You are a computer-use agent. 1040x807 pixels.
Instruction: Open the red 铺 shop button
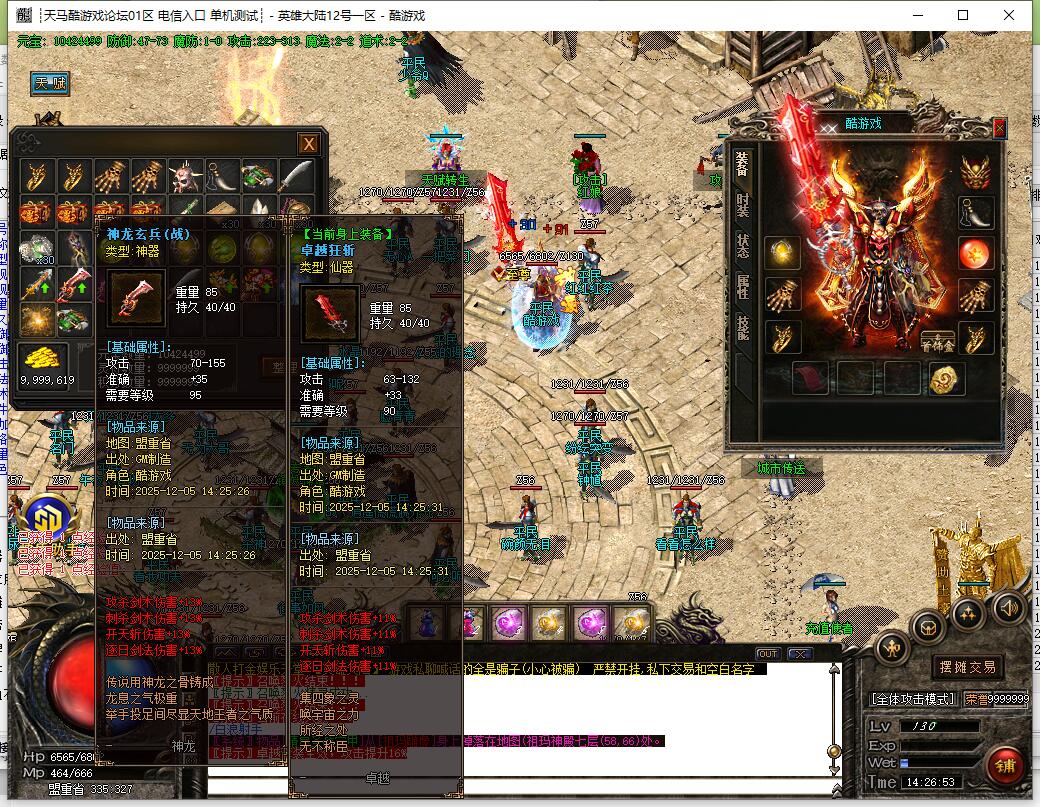tap(1004, 764)
